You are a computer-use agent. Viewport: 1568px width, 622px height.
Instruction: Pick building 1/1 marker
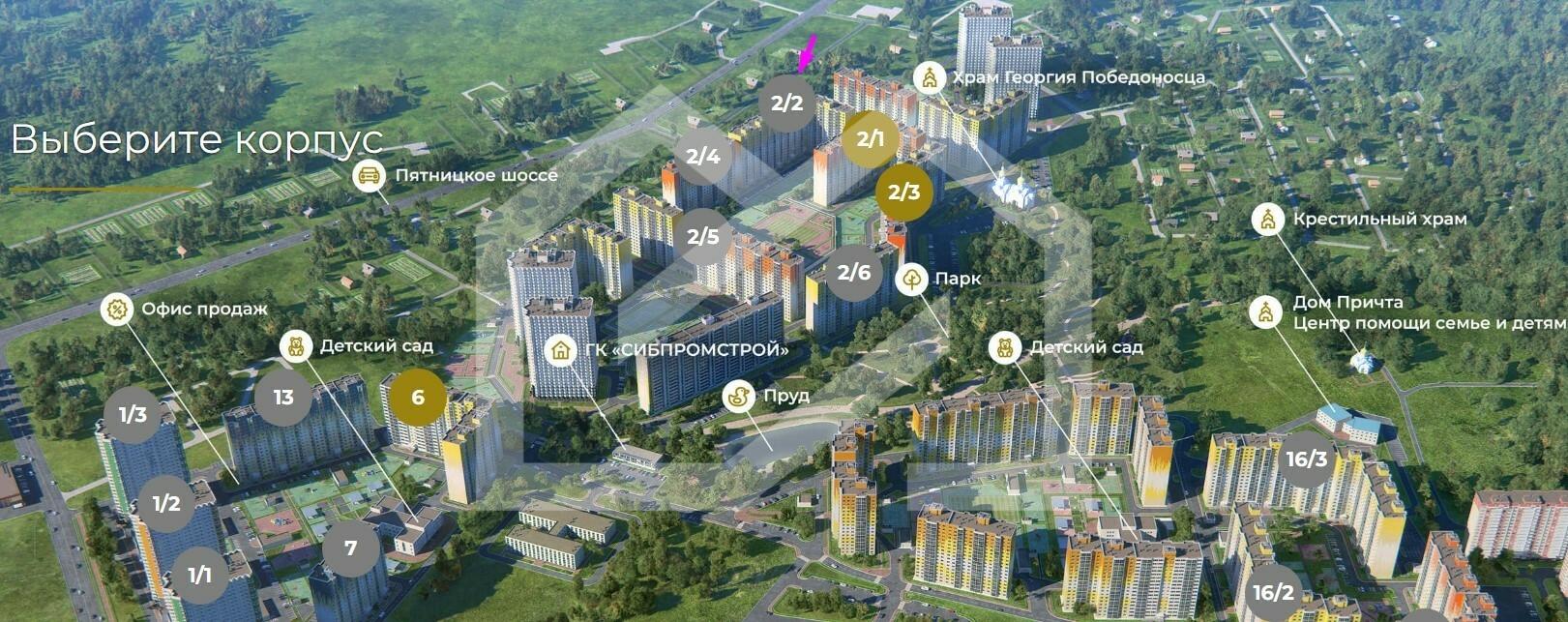coord(199,576)
